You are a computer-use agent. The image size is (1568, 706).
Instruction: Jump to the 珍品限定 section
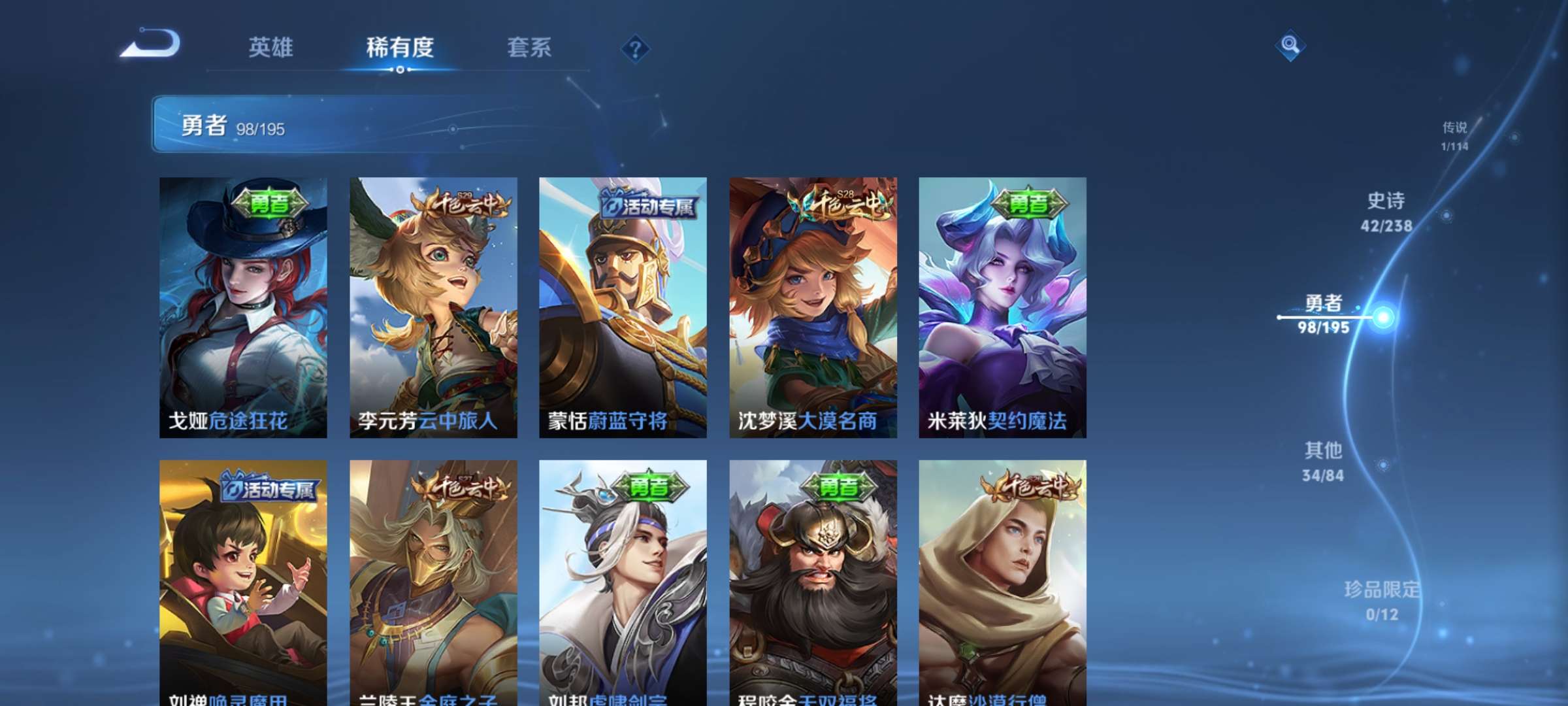pyautogui.click(x=1382, y=600)
